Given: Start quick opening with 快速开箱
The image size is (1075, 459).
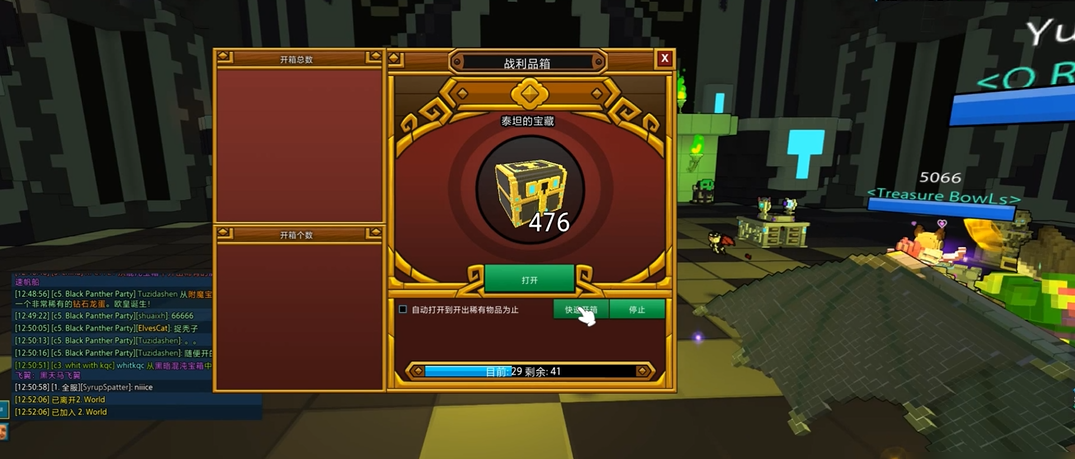Looking at the screenshot, I should pos(580,310).
